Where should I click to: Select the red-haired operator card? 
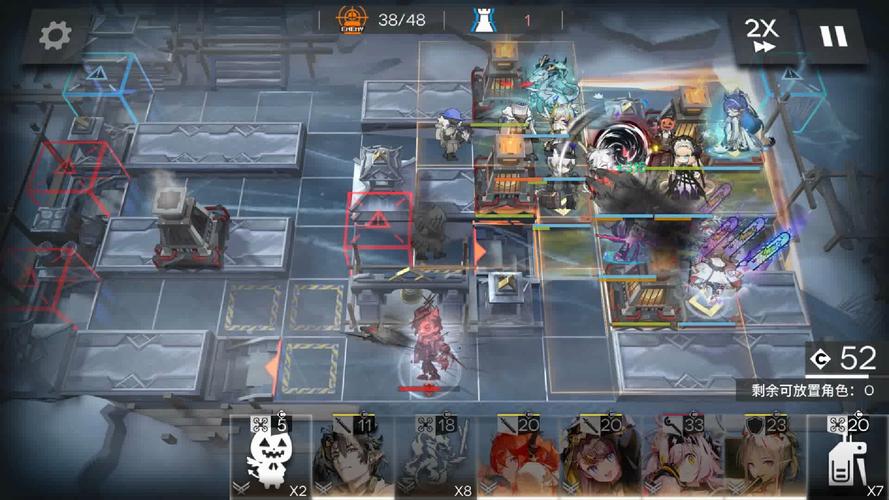(515, 460)
